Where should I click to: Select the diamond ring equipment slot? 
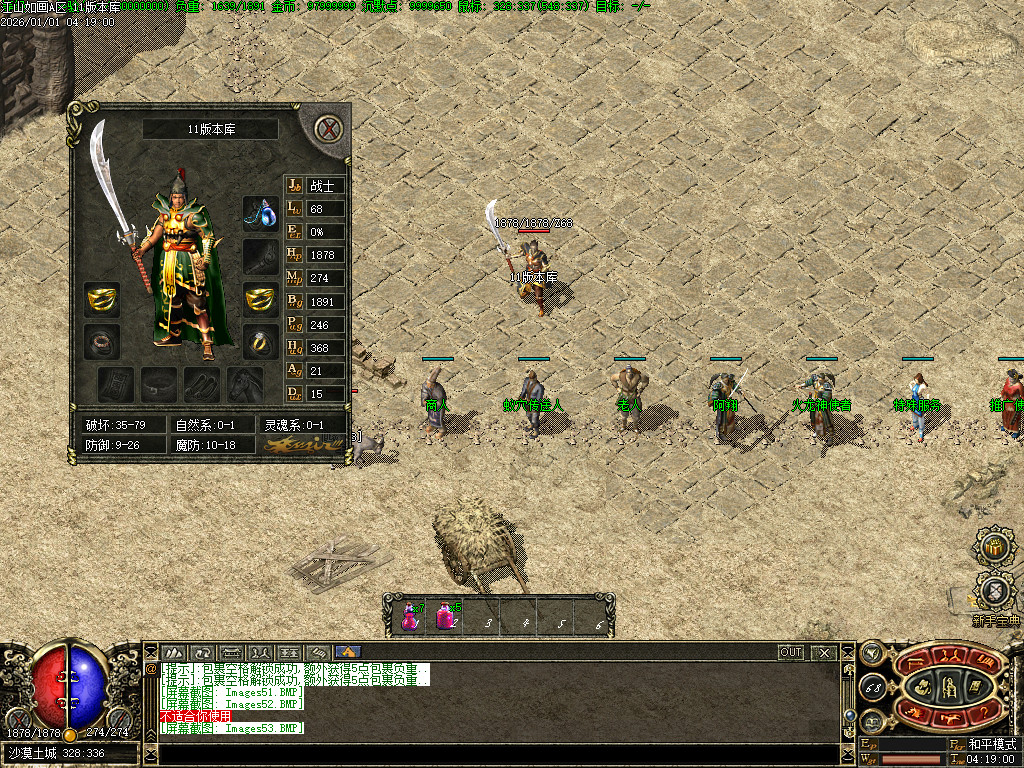coord(261,341)
